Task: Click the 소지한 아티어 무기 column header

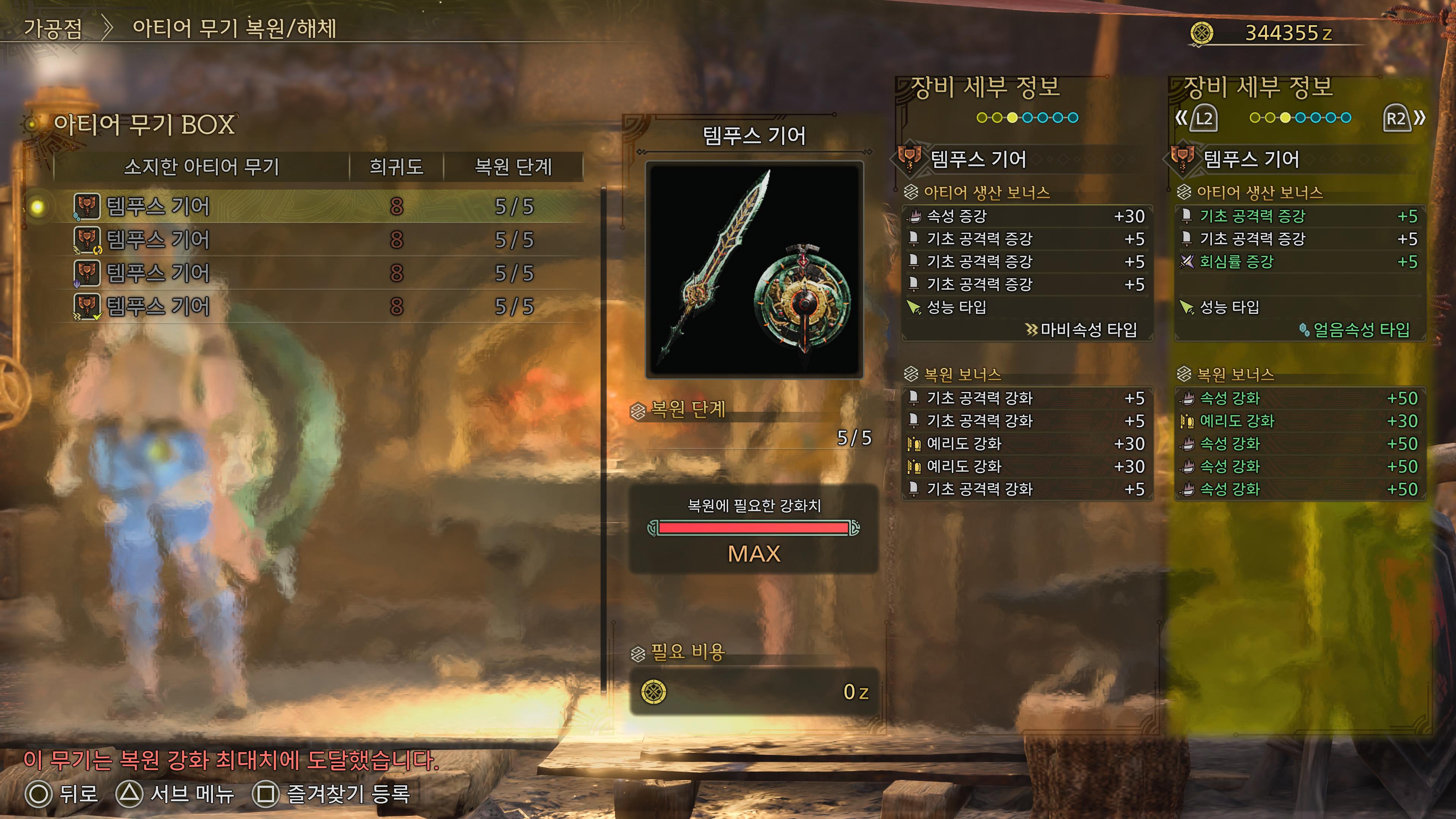Action: point(201,167)
